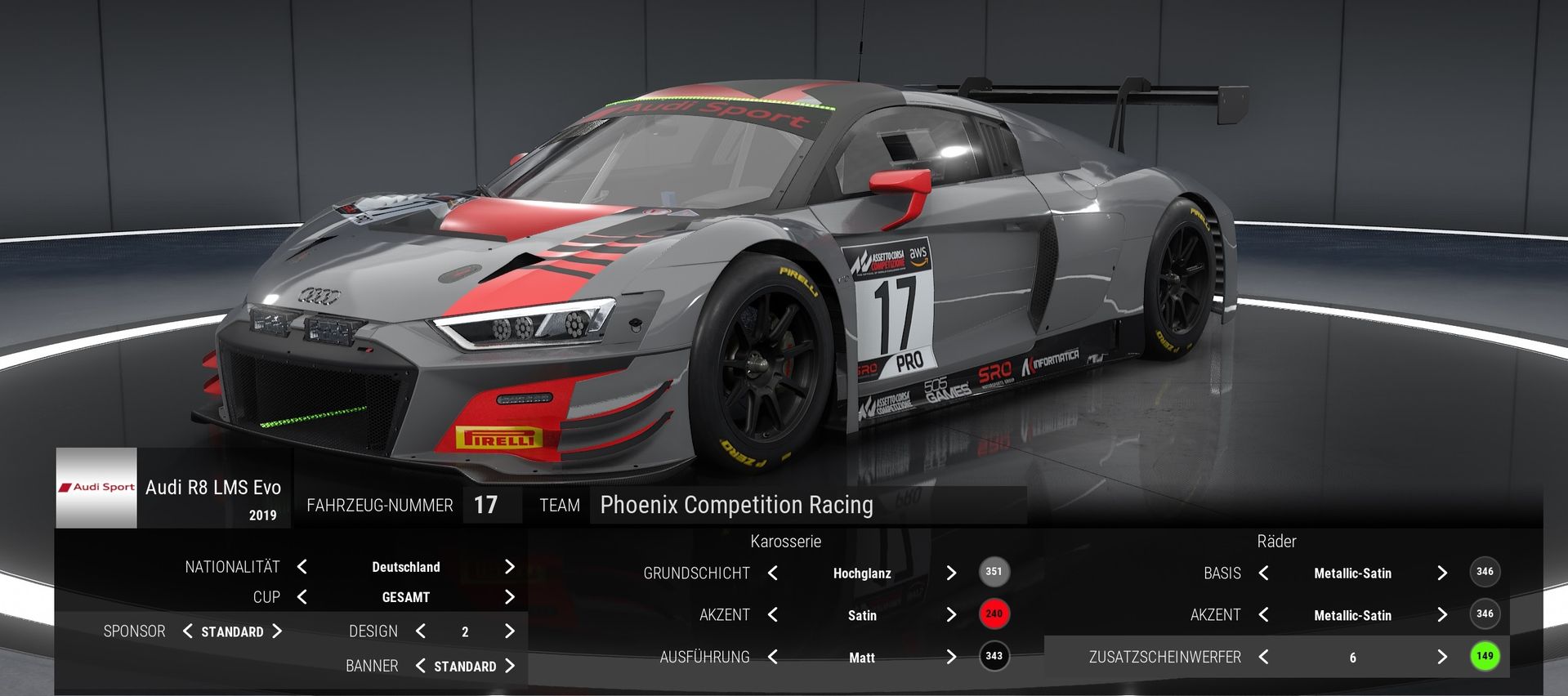Open the black Ausführung color swatch 343
The height and width of the screenshot is (696, 1568).
coord(994,656)
